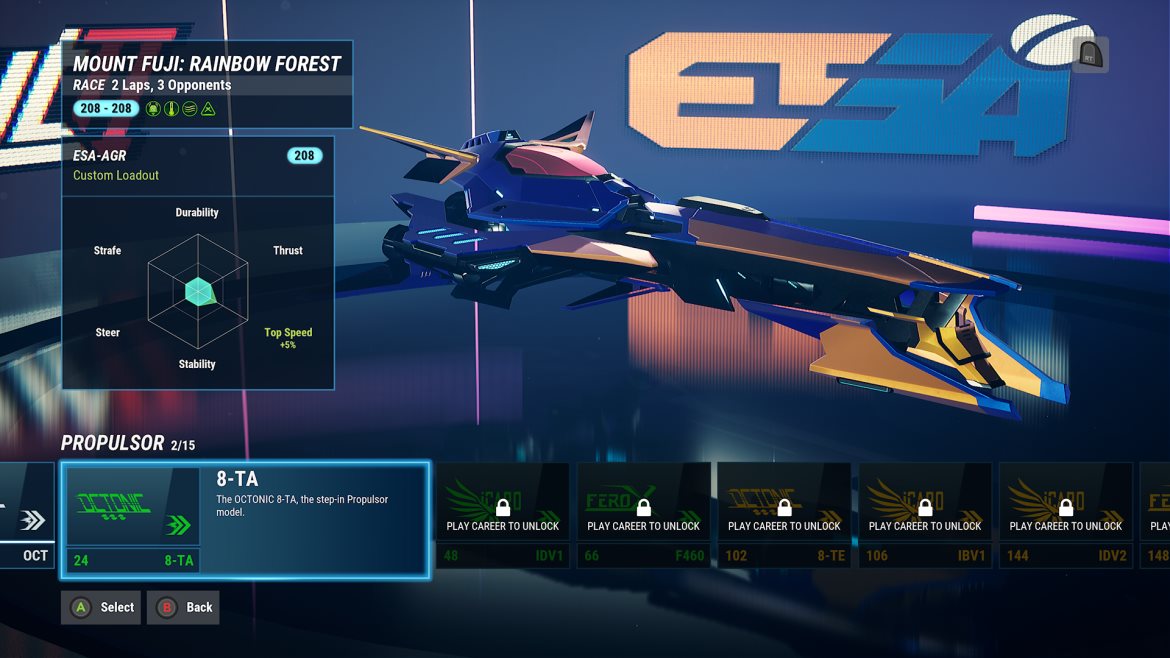
Task: Choose the locked IDV1 propulsor tile
Action: pos(503,515)
